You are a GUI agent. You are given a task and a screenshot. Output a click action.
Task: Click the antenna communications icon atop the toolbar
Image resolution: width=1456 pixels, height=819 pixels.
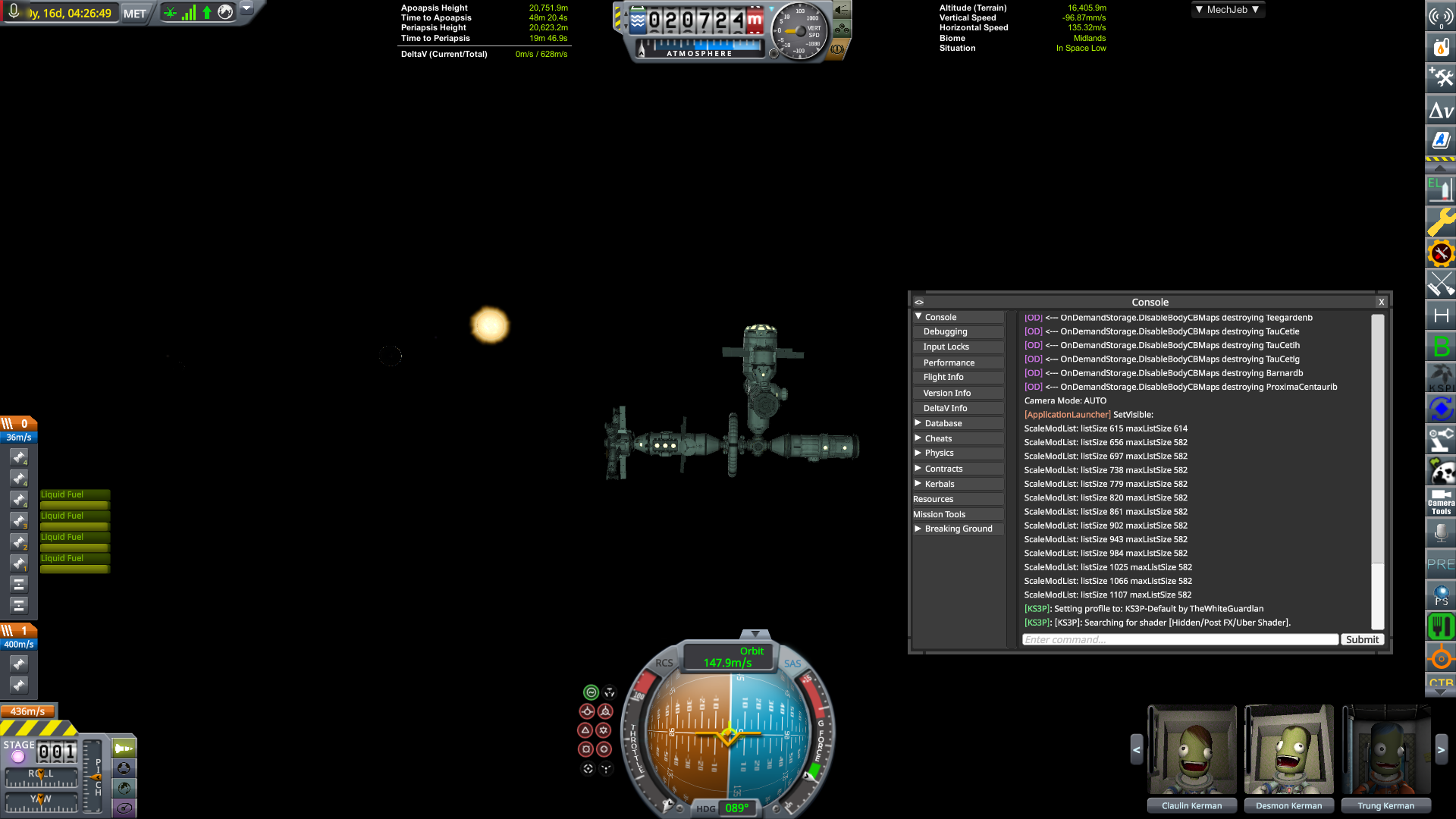tap(1440, 17)
